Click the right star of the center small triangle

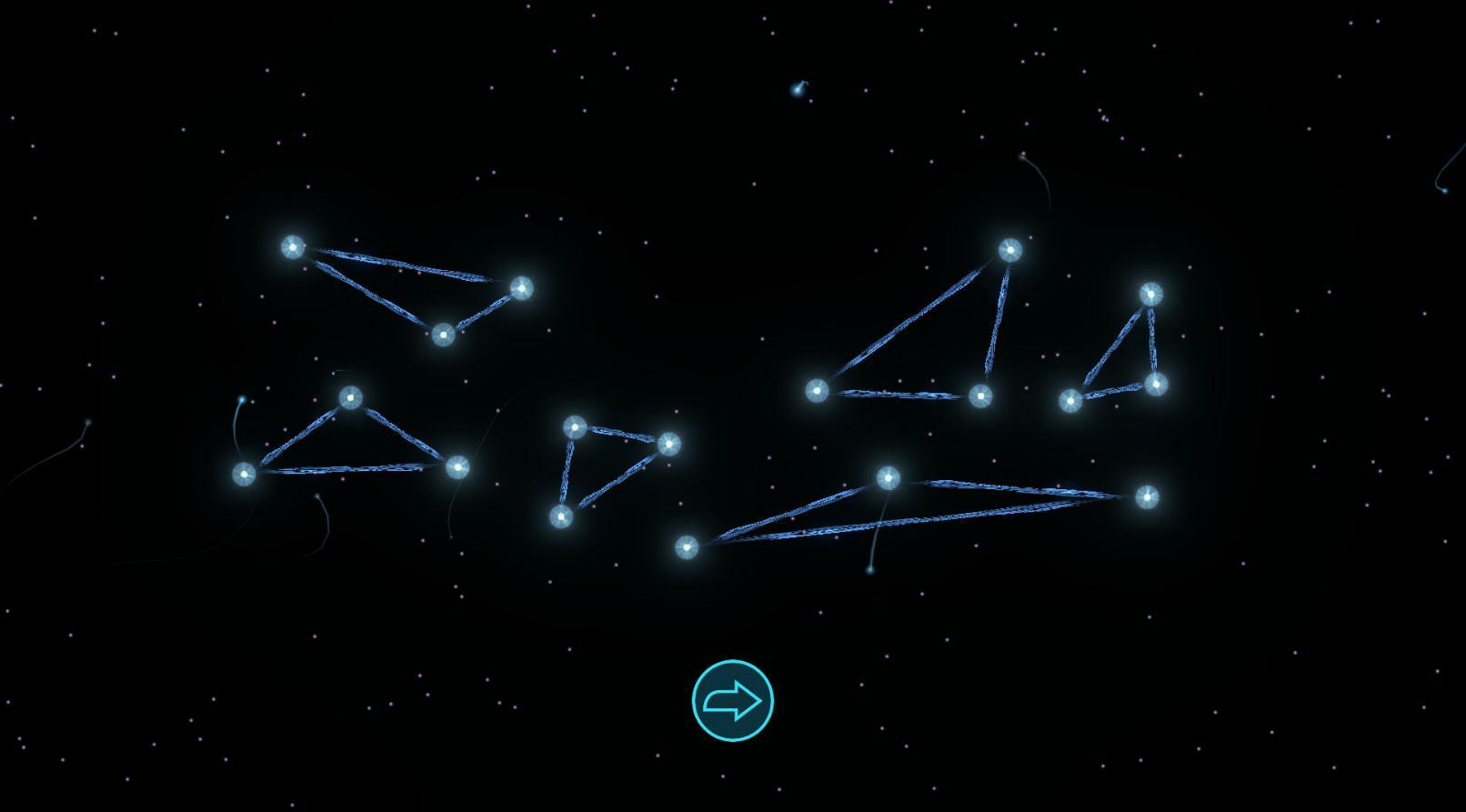click(x=668, y=443)
